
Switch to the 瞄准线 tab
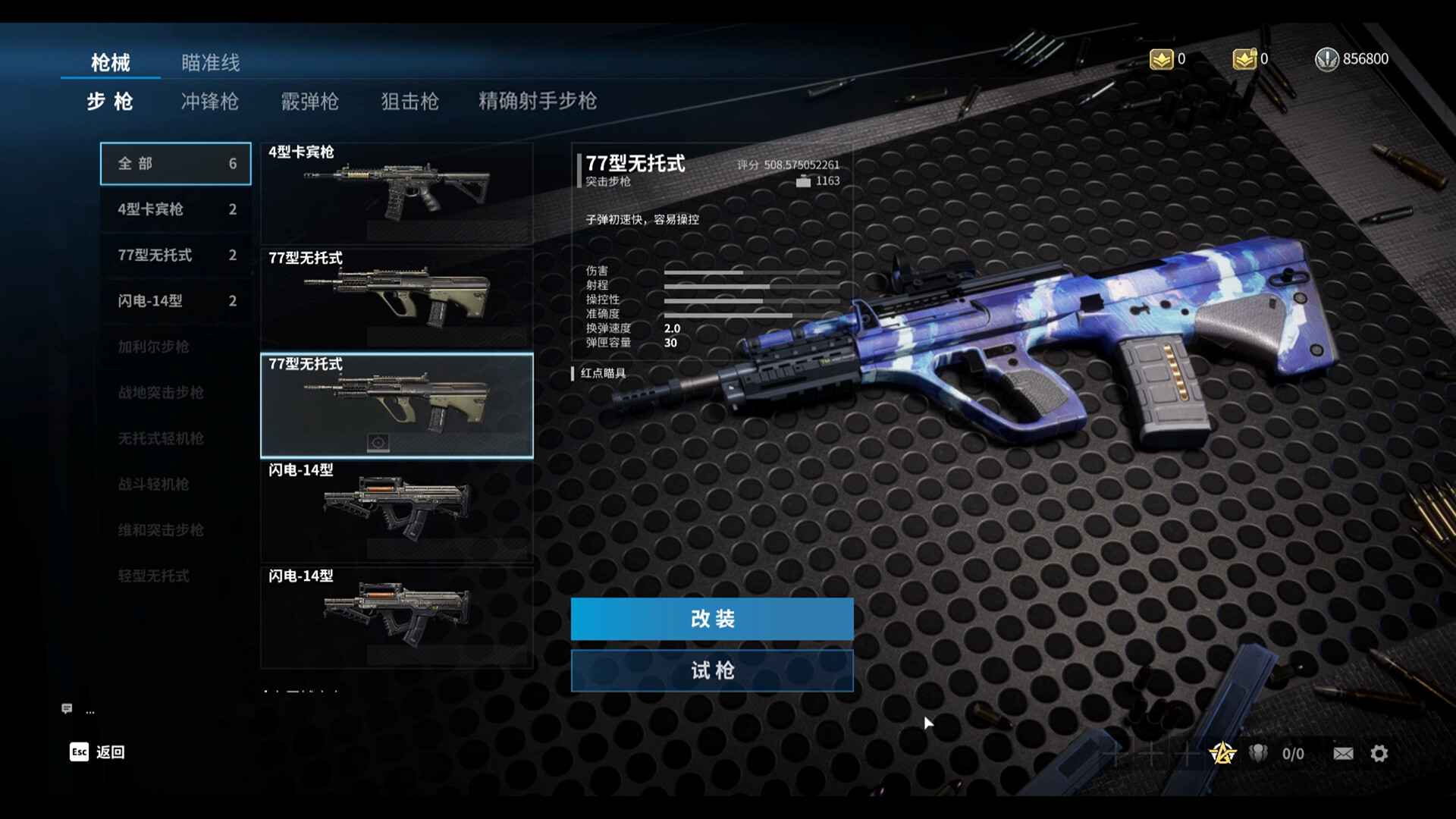pos(209,63)
